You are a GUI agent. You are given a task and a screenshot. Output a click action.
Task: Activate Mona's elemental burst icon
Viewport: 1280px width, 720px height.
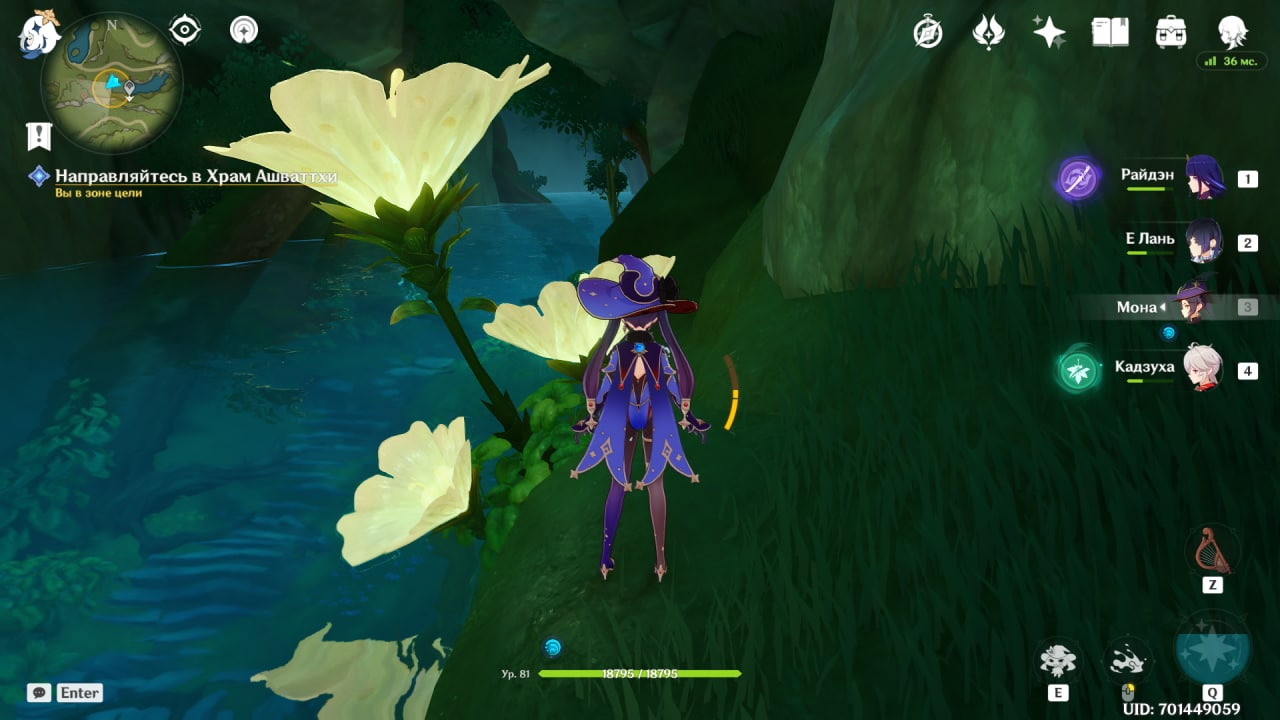pyautogui.click(x=1212, y=650)
